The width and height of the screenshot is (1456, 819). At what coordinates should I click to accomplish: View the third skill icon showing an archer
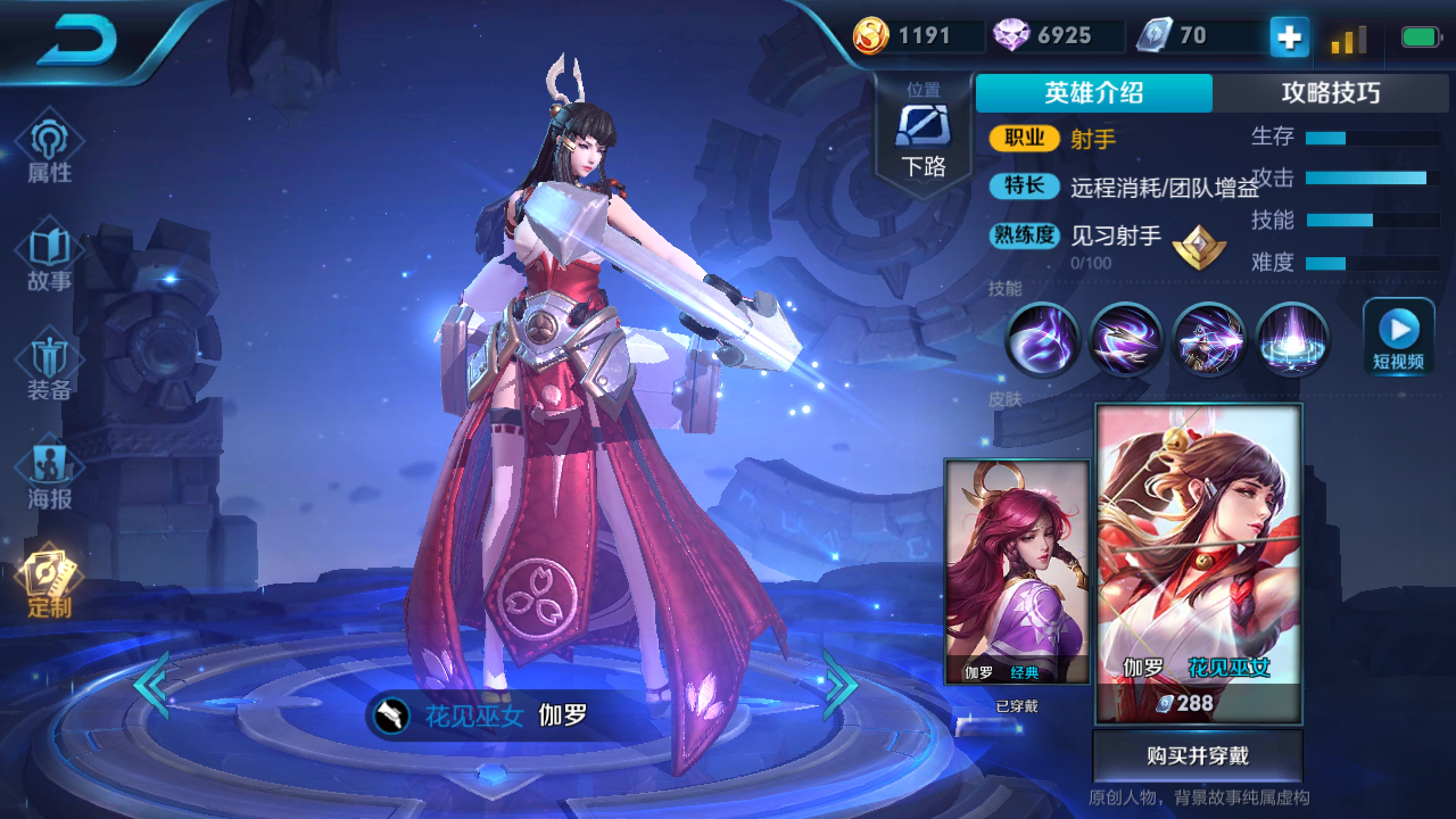1209,340
